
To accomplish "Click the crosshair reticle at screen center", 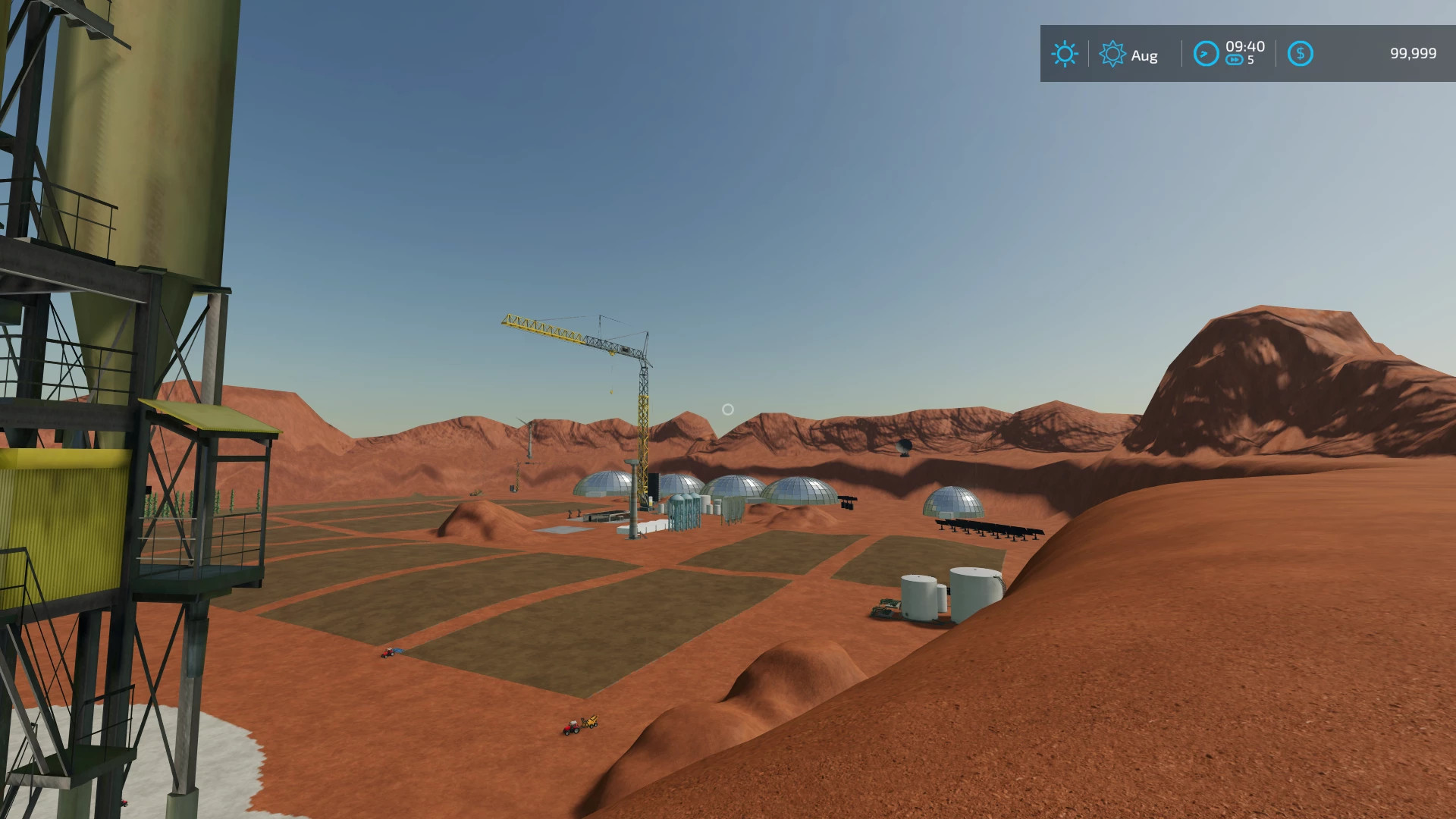I will point(728,409).
